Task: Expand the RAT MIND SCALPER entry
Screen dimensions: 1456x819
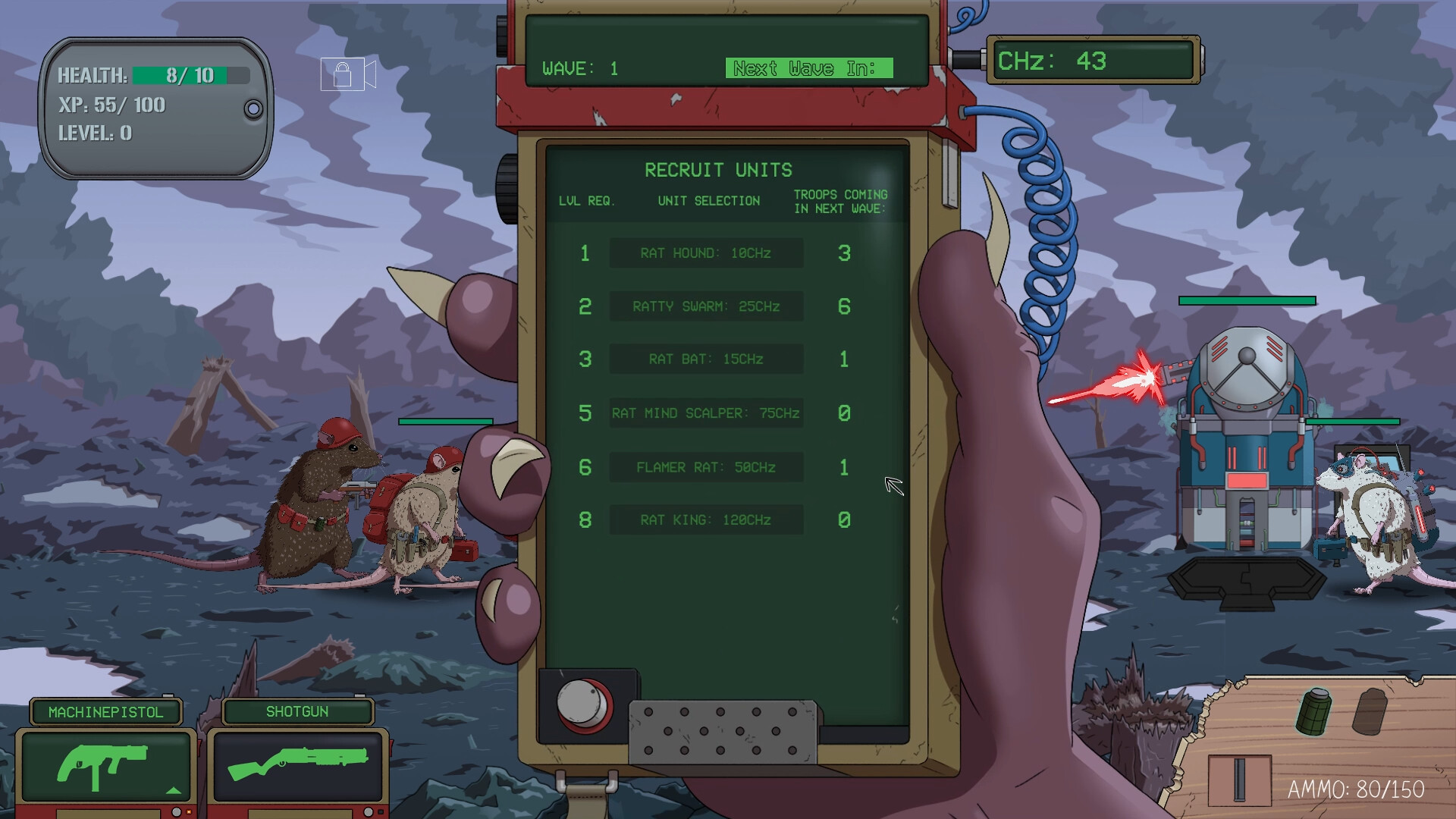Action: (705, 413)
